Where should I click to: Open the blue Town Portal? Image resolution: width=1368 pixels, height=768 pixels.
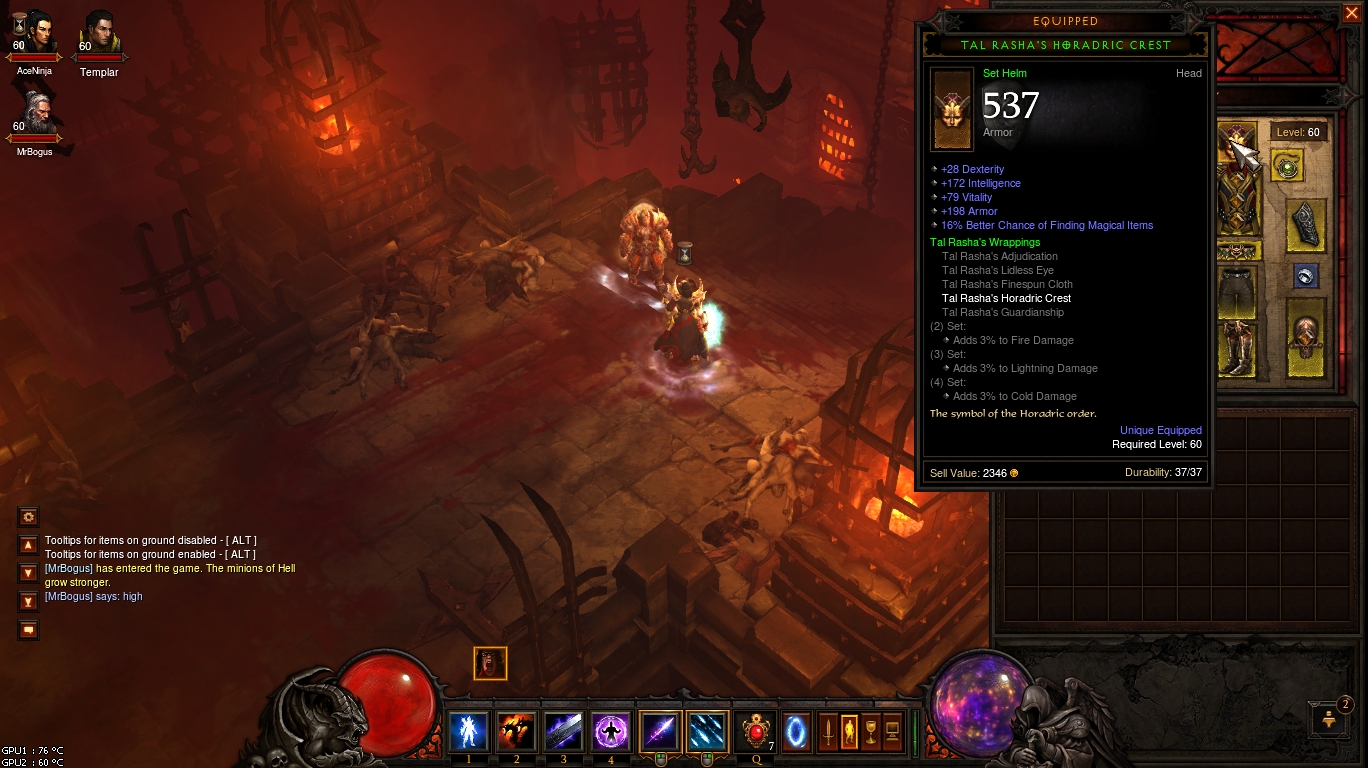click(x=796, y=732)
